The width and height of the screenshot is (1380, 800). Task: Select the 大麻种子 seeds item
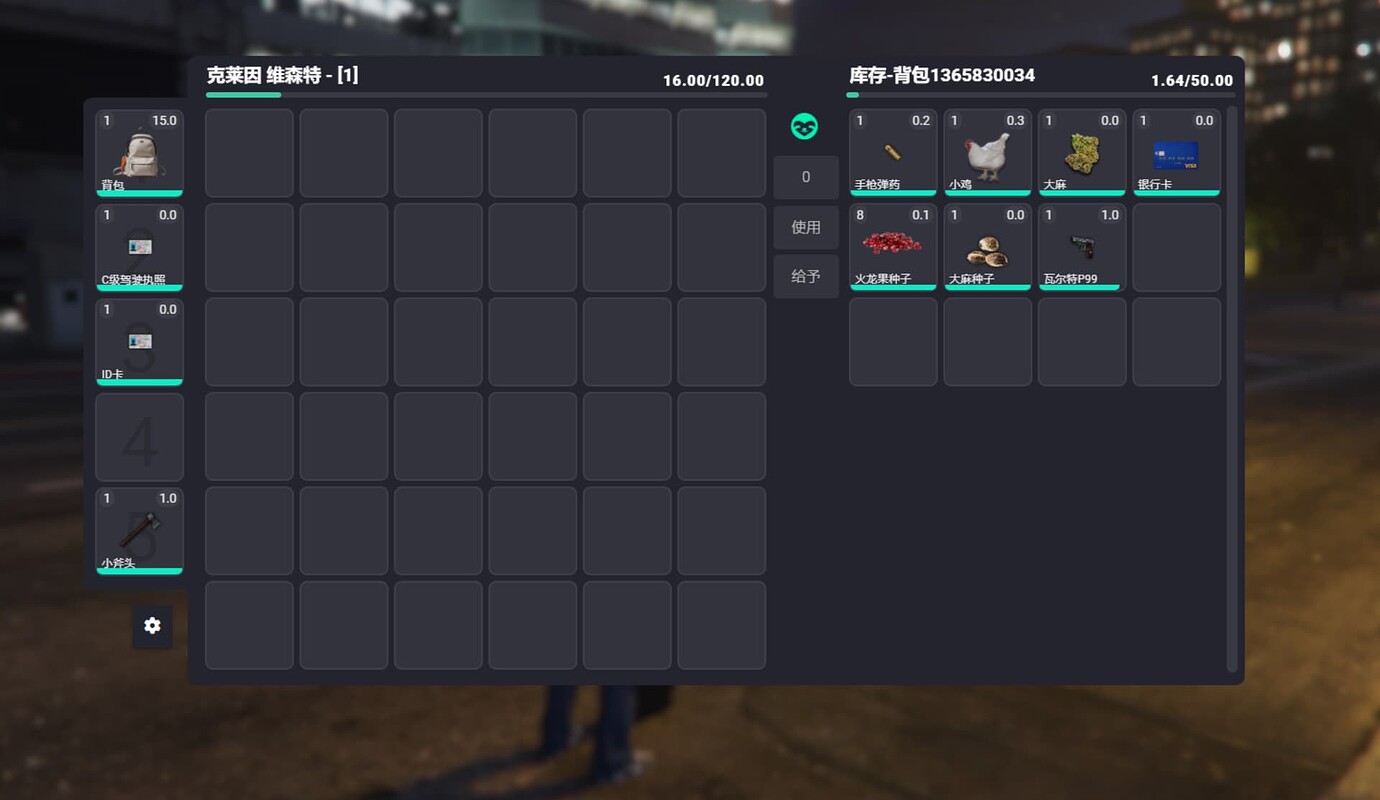987,246
